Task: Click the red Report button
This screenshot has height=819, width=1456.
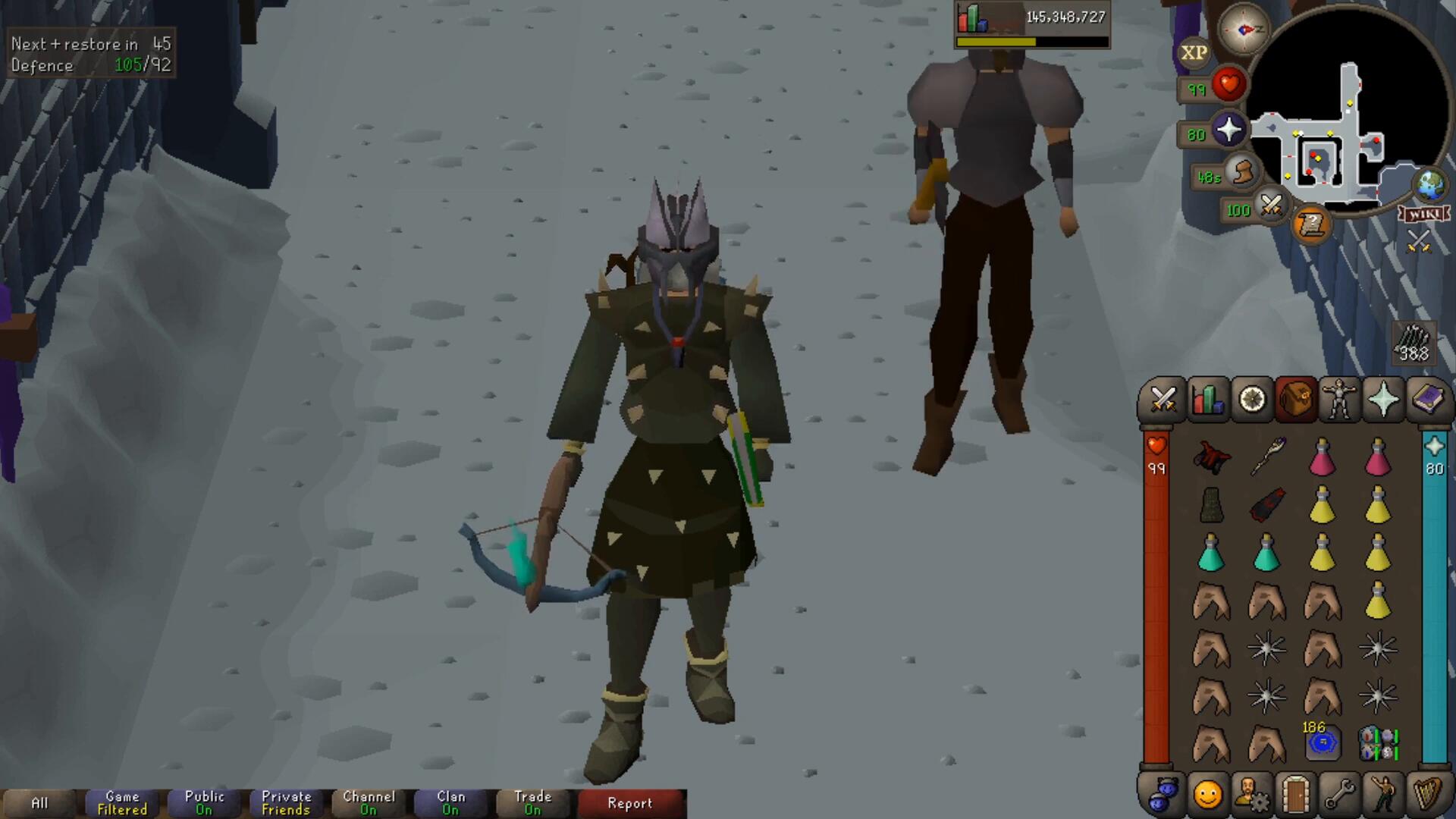Action: (629, 803)
